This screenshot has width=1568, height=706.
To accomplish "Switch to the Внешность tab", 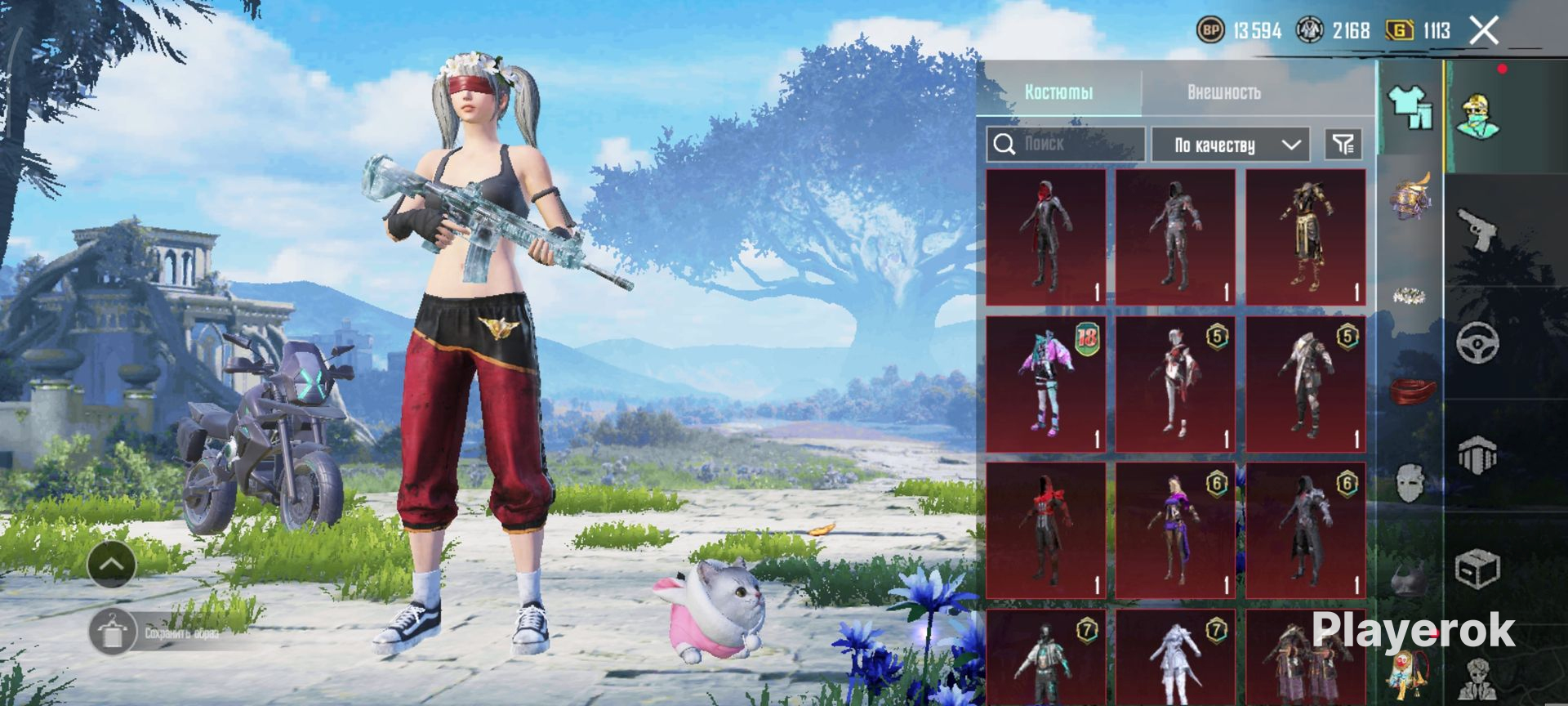I will pyautogui.click(x=1223, y=92).
